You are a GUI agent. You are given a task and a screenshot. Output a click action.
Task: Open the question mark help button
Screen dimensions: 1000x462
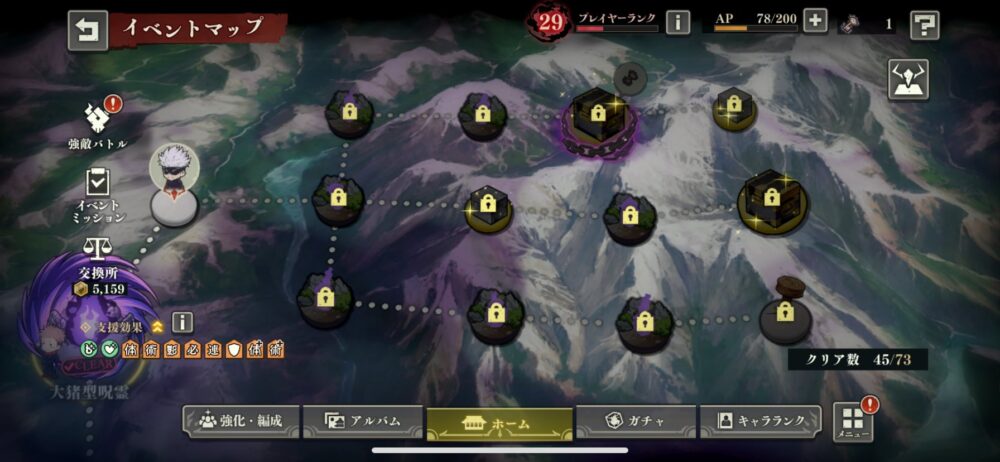pyautogui.click(x=924, y=25)
